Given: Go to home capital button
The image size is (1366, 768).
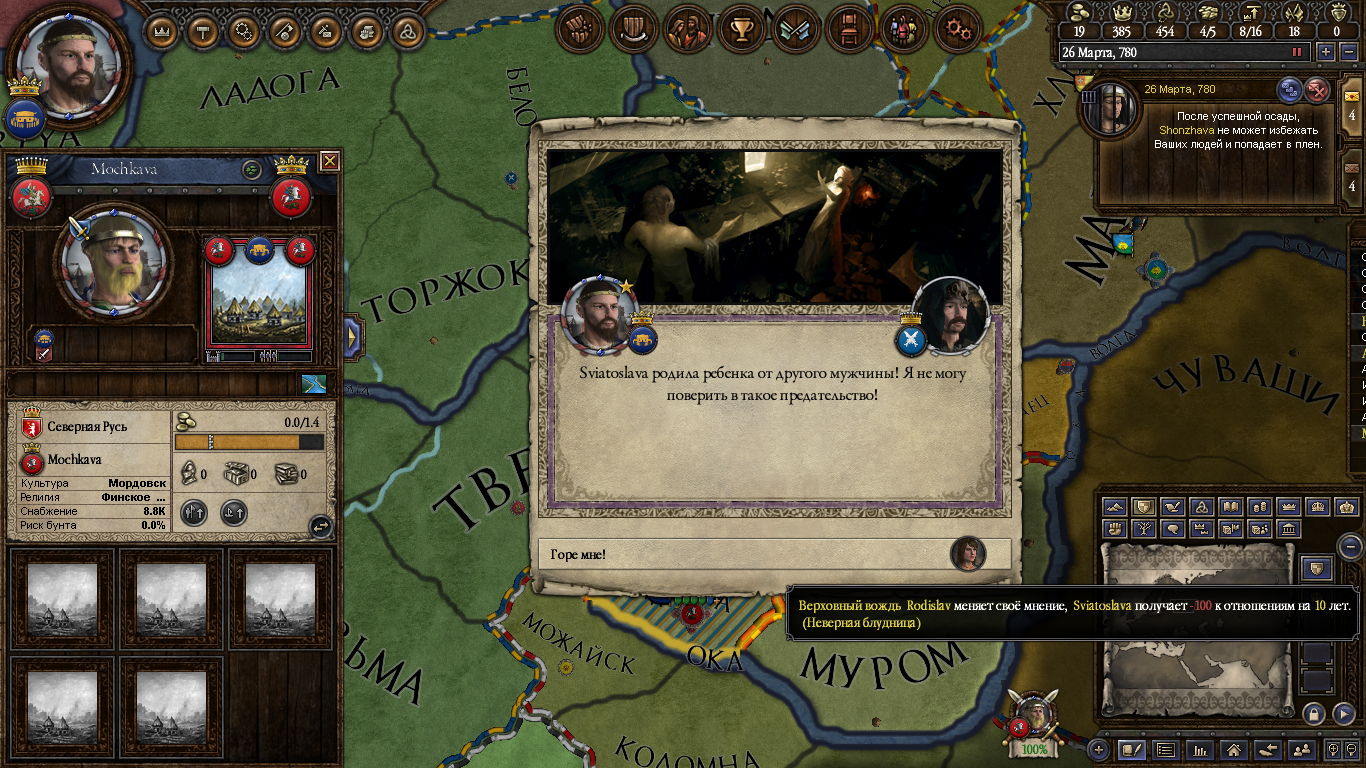Looking at the screenshot, I should (x=1234, y=749).
